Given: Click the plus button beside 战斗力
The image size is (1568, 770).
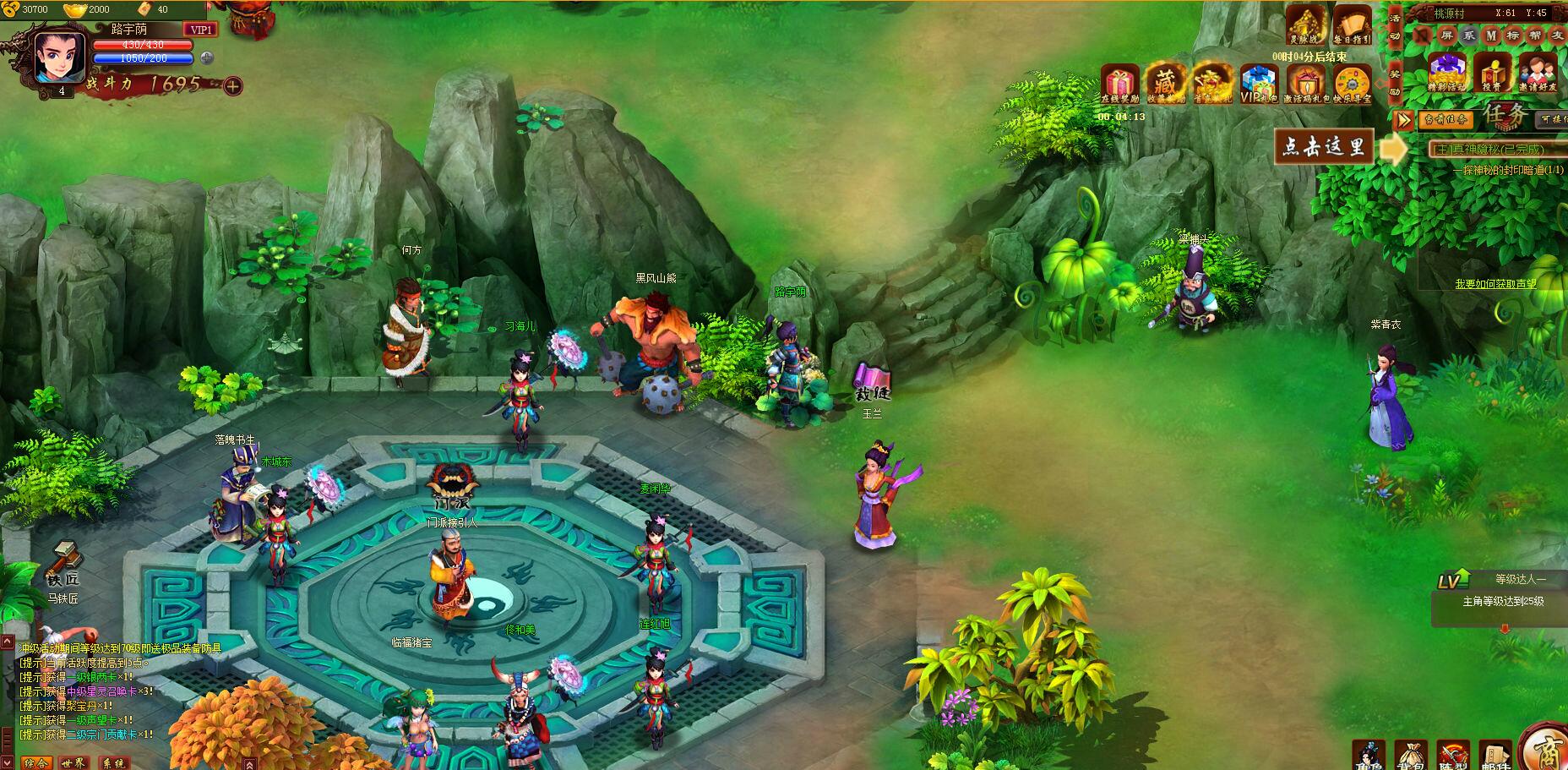Looking at the screenshot, I should 233,85.
